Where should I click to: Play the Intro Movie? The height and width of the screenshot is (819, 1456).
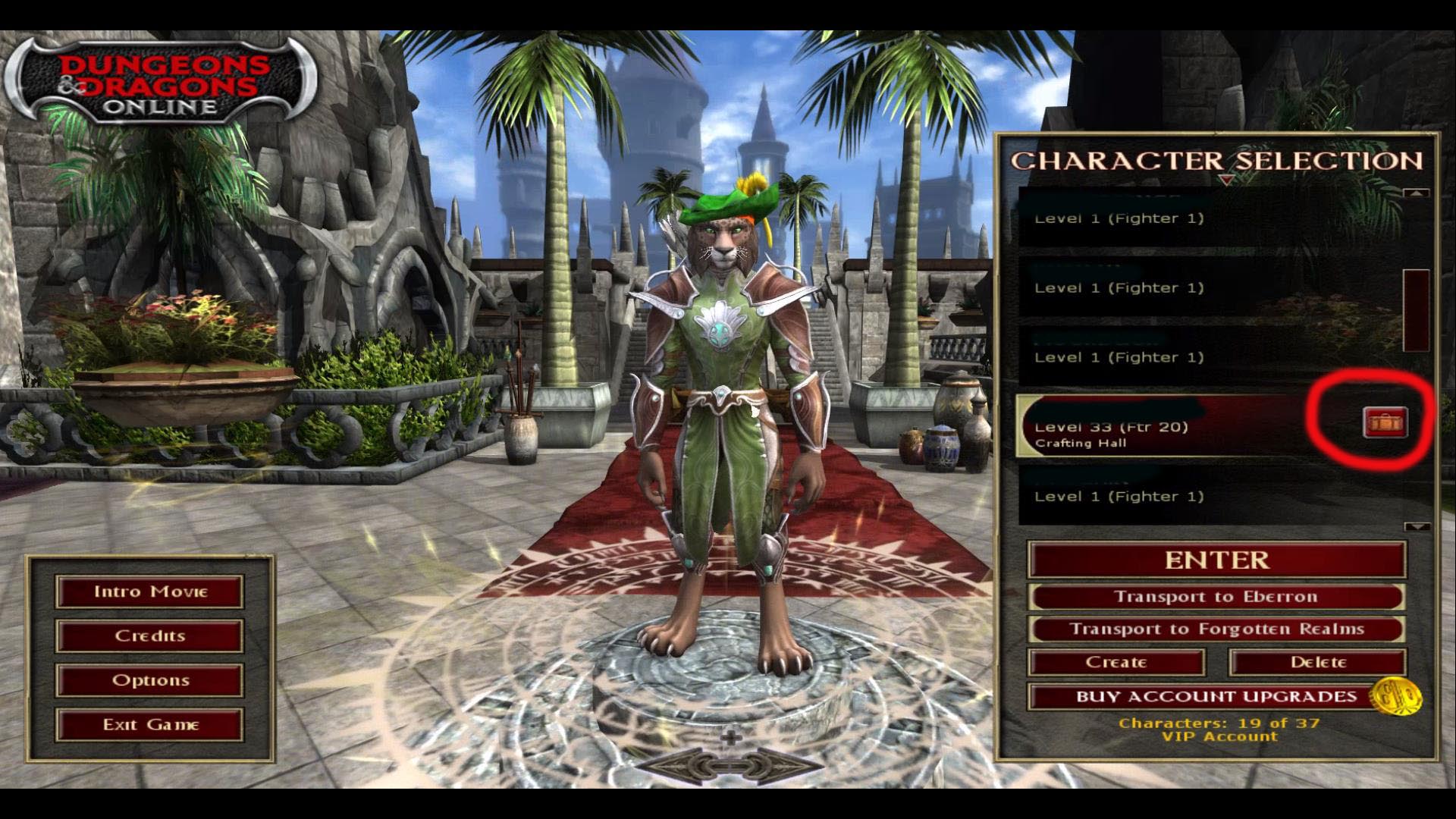(x=149, y=591)
